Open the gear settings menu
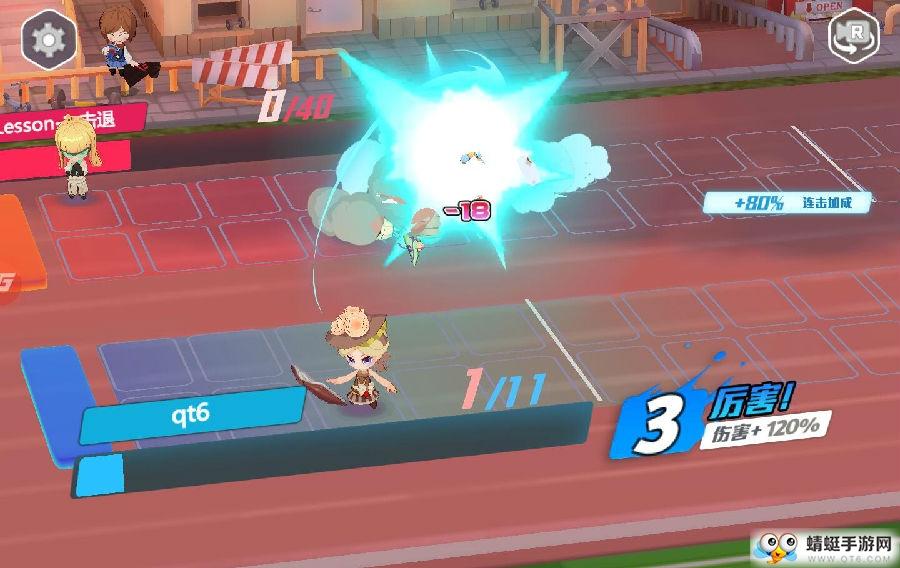 coord(45,40)
